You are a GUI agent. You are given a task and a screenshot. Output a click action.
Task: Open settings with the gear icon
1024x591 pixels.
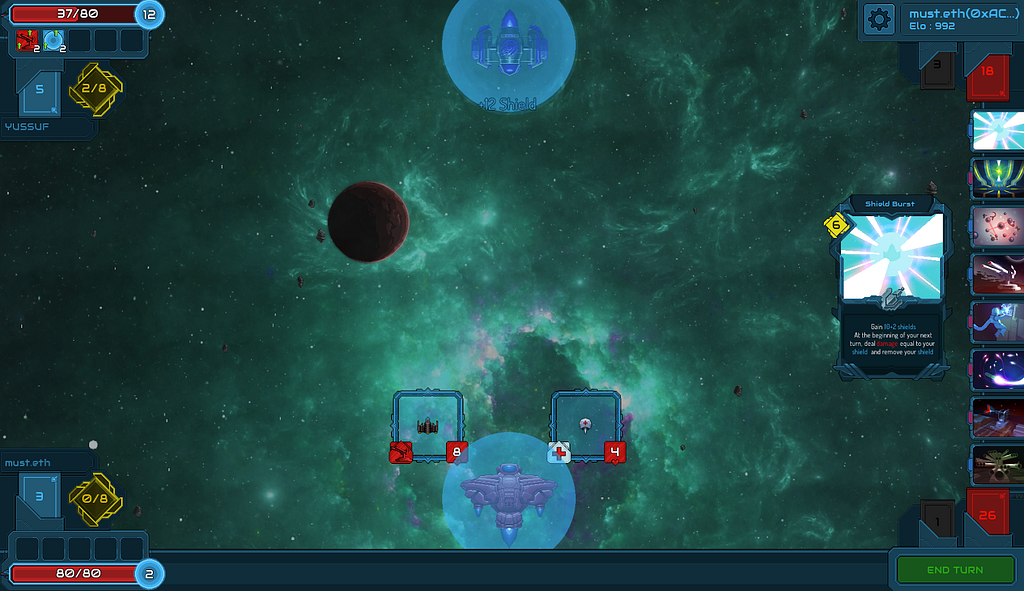880,19
